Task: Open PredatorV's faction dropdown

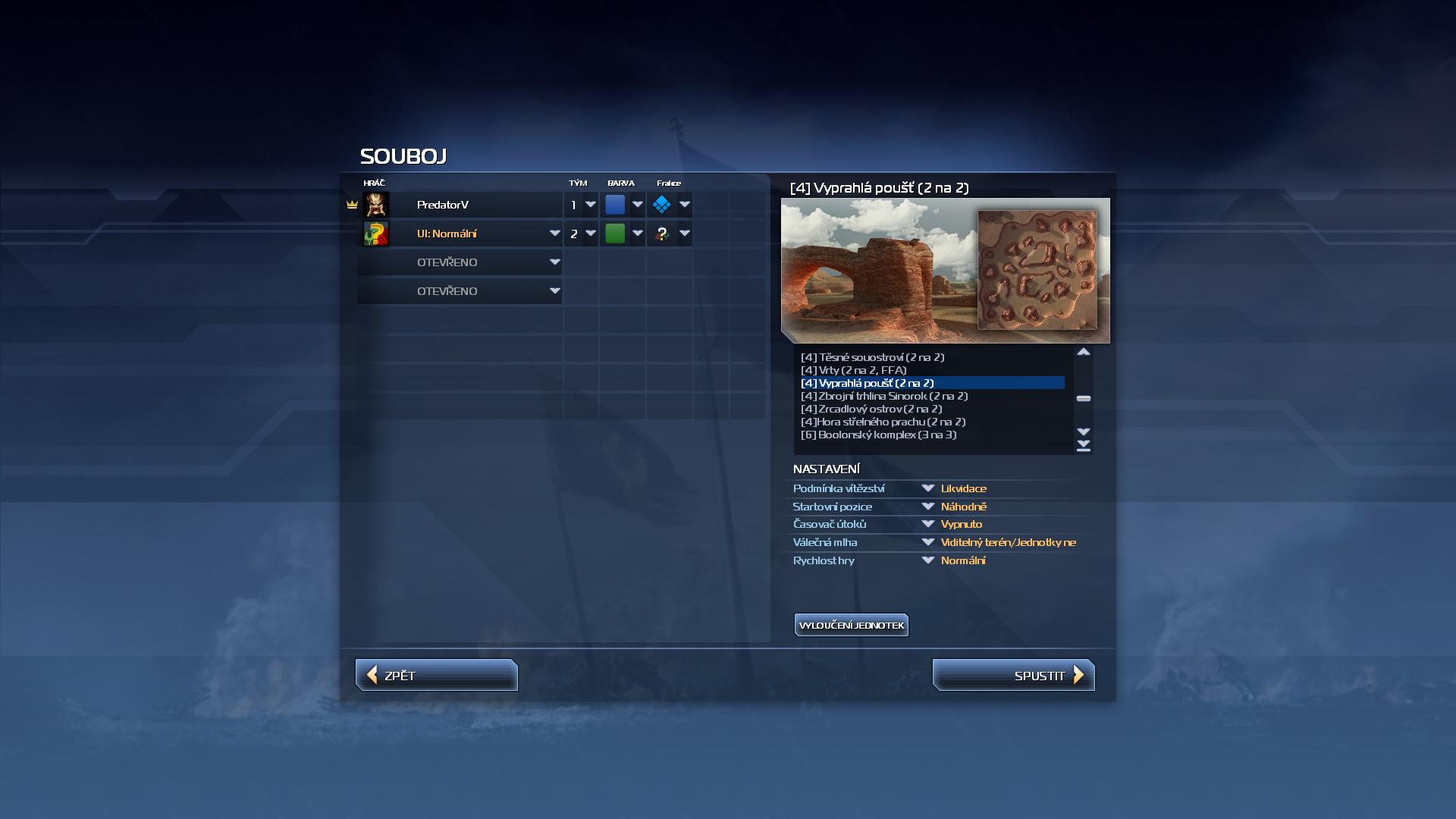Action: click(685, 205)
